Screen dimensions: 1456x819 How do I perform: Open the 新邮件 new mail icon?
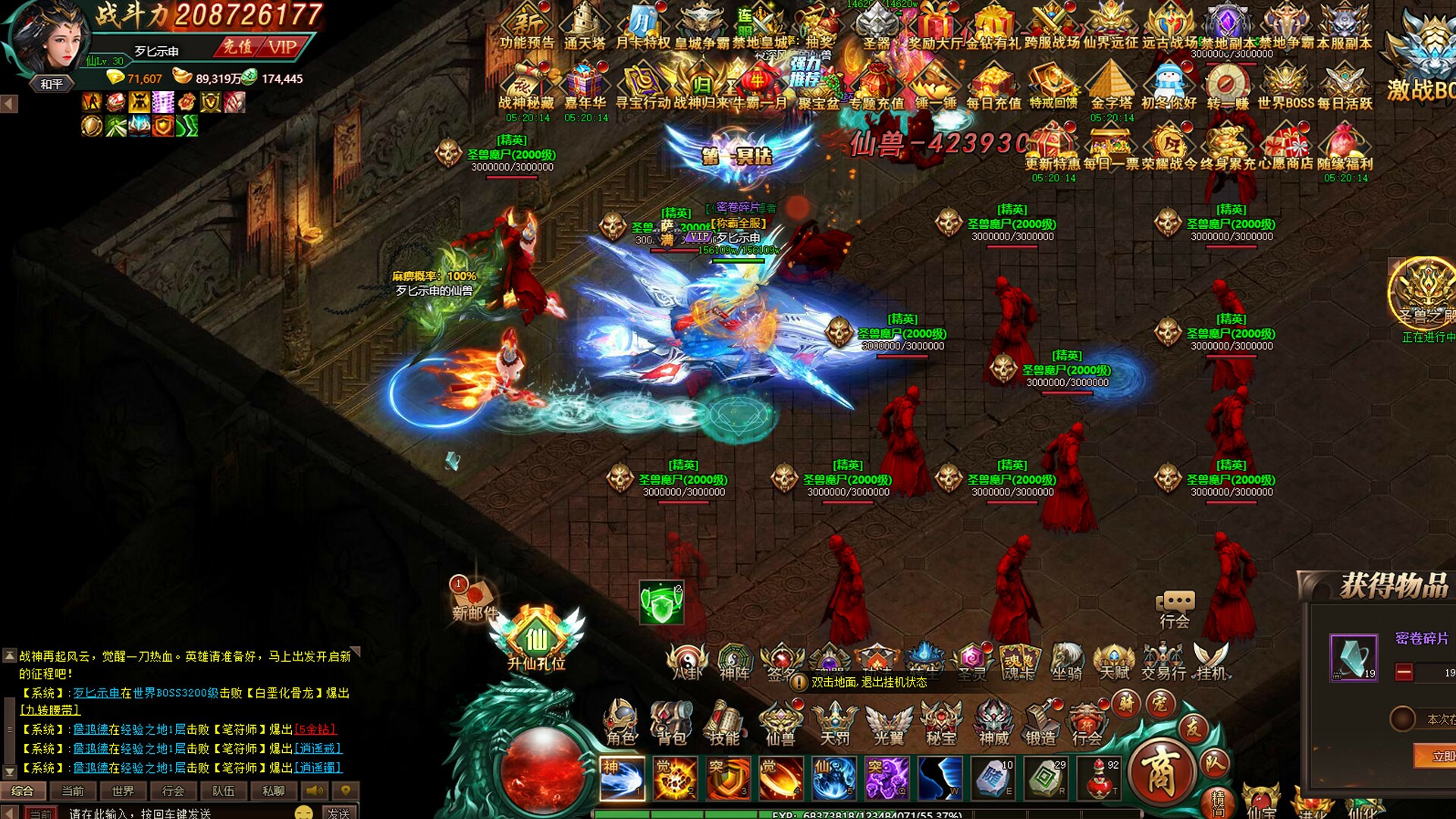click(x=474, y=599)
